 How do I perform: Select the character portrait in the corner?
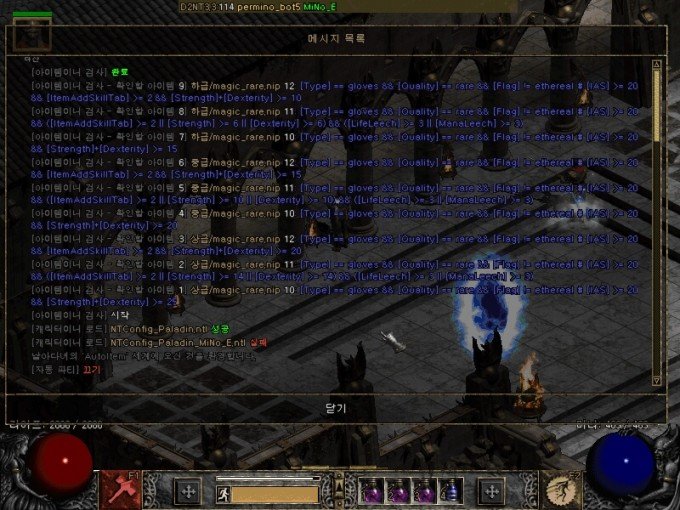(32, 32)
